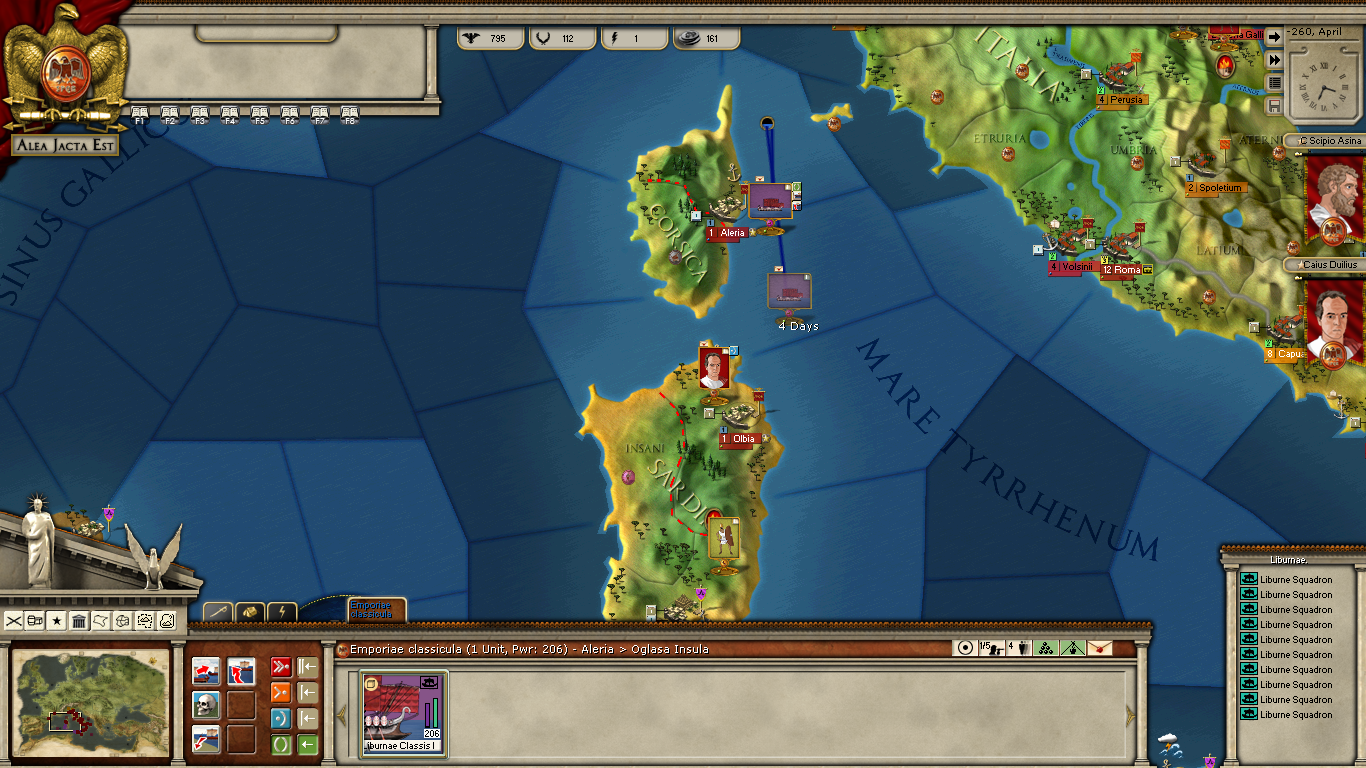1366x768 pixels.
Task: Select the Caius Duilius leader portrait
Action: 1335,322
